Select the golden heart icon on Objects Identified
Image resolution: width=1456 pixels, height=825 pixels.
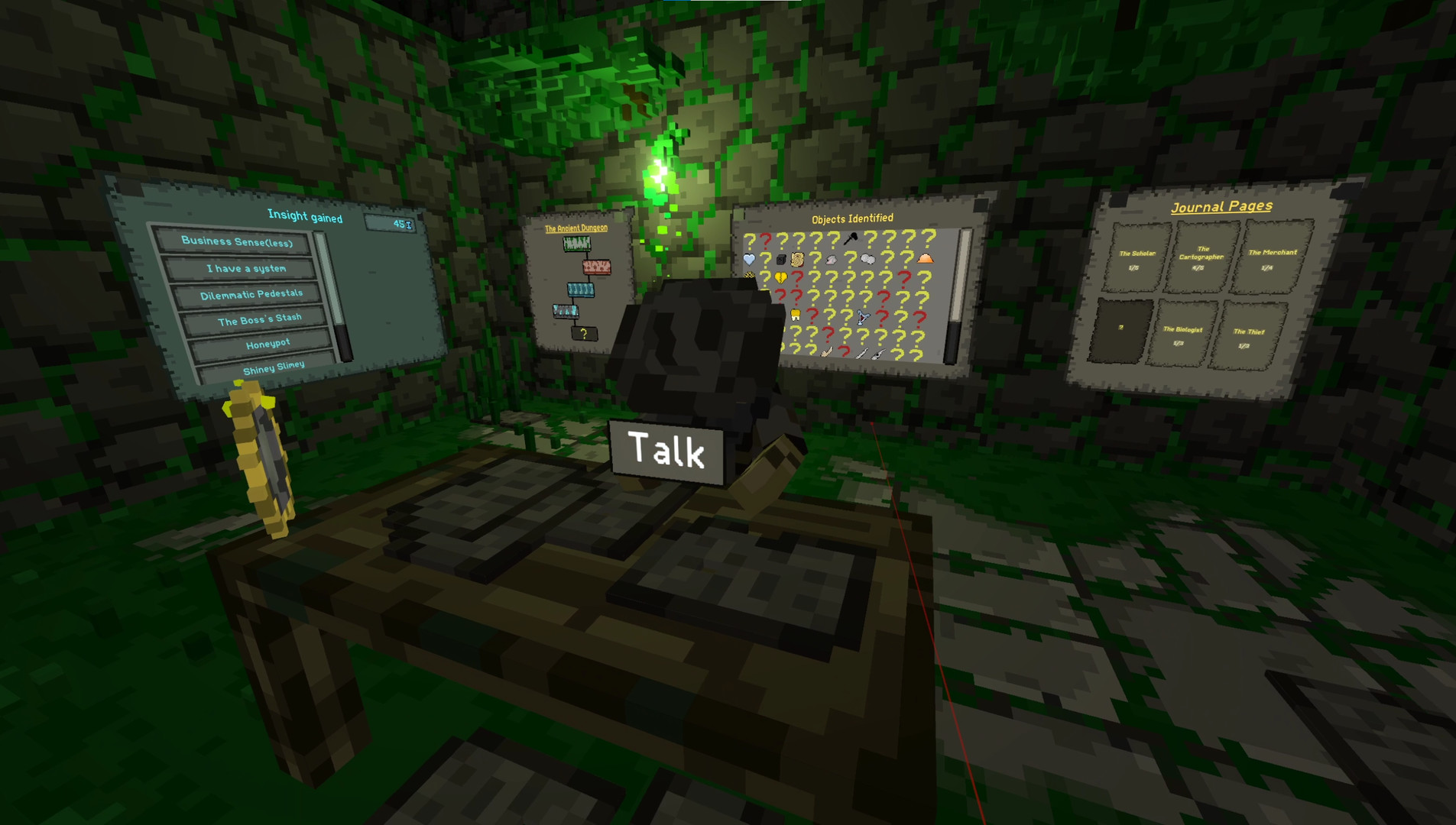pyautogui.click(x=781, y=277)
